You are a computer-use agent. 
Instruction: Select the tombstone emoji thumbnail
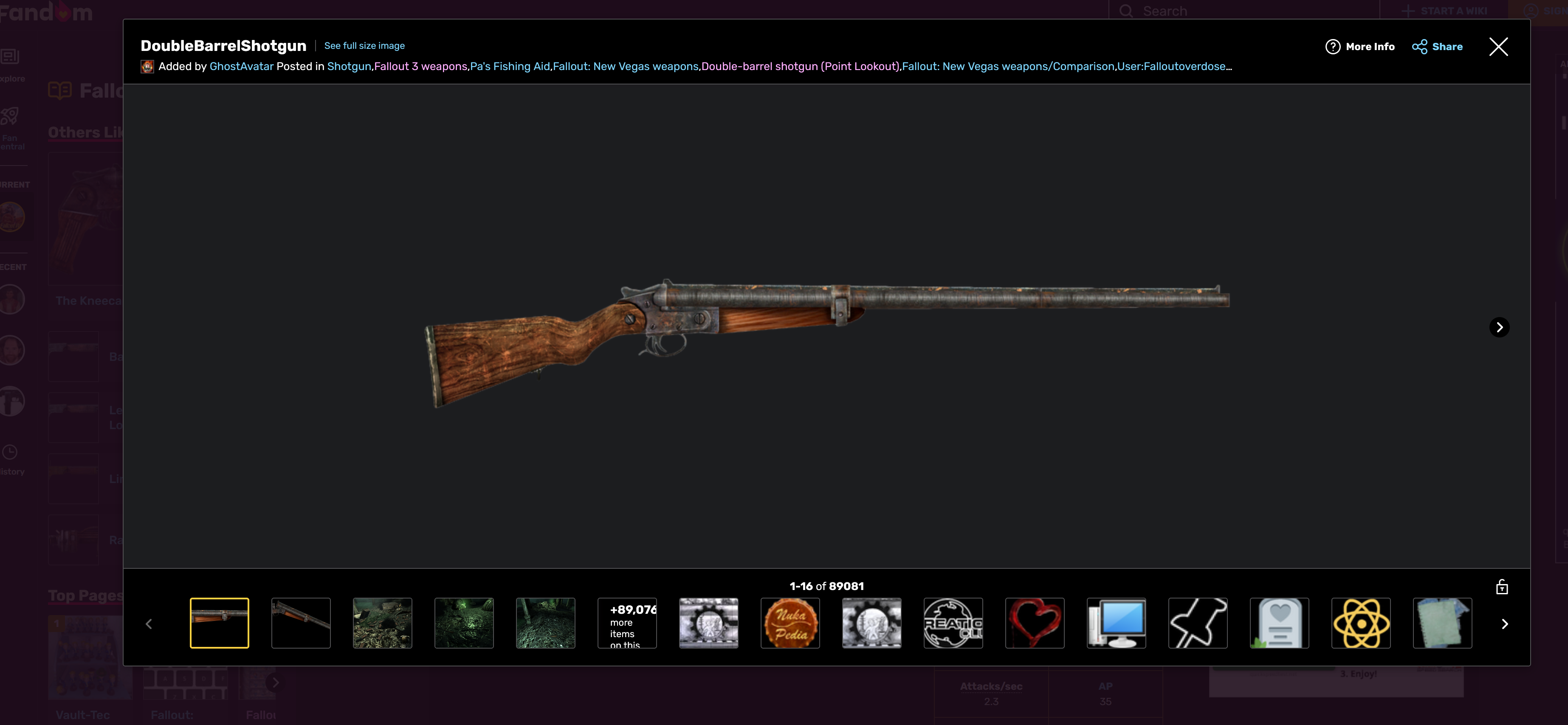pos(1280,623)
